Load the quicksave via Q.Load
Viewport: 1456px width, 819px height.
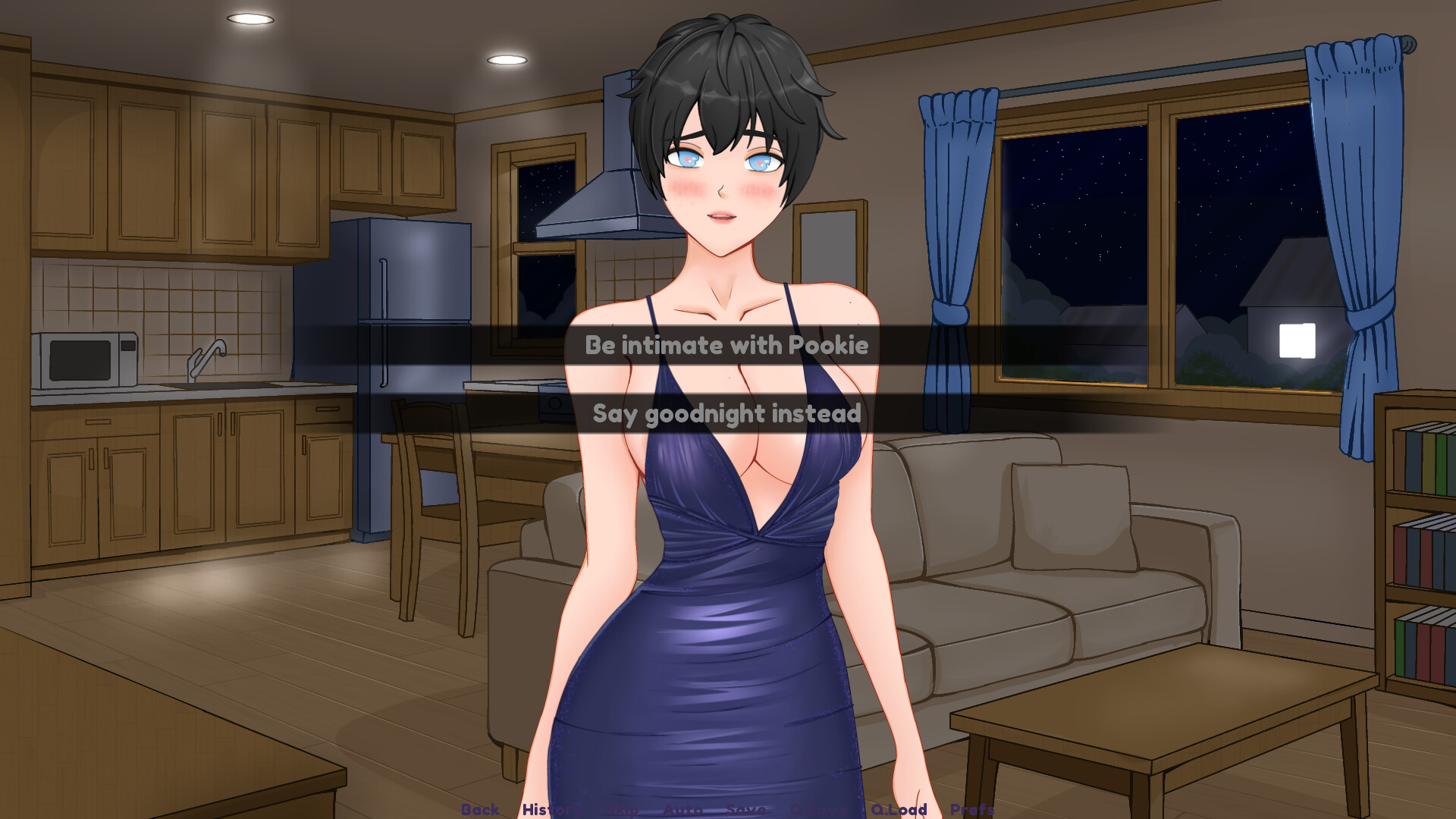coord(899,810)
